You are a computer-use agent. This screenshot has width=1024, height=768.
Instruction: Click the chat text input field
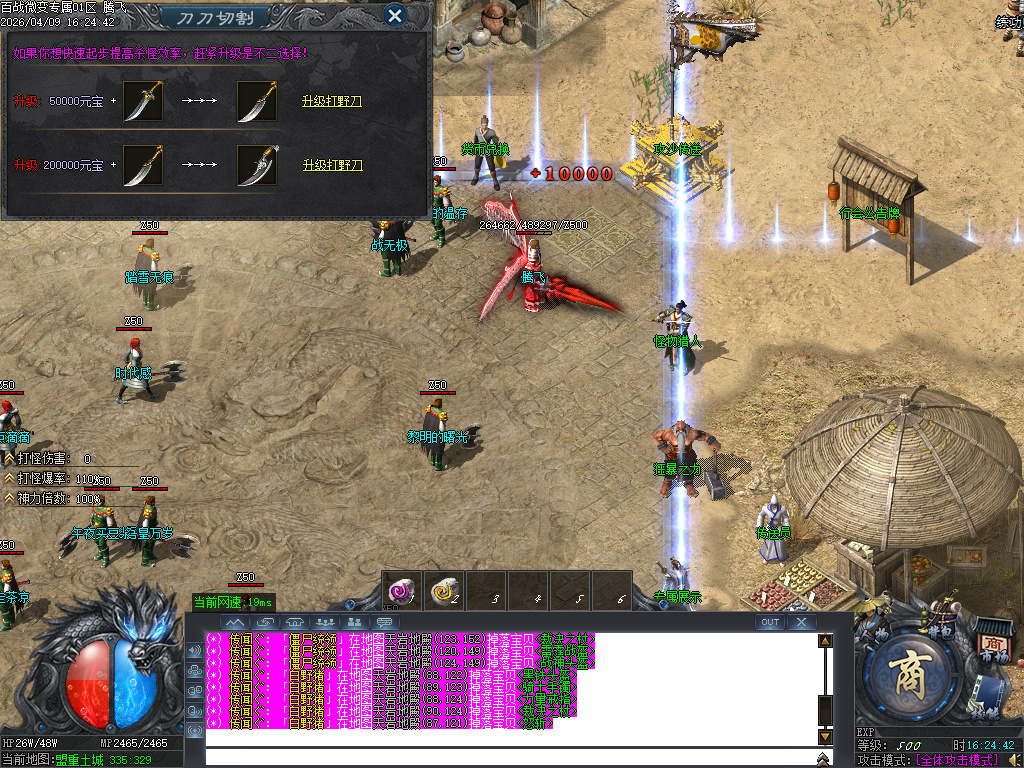(510, 756)
